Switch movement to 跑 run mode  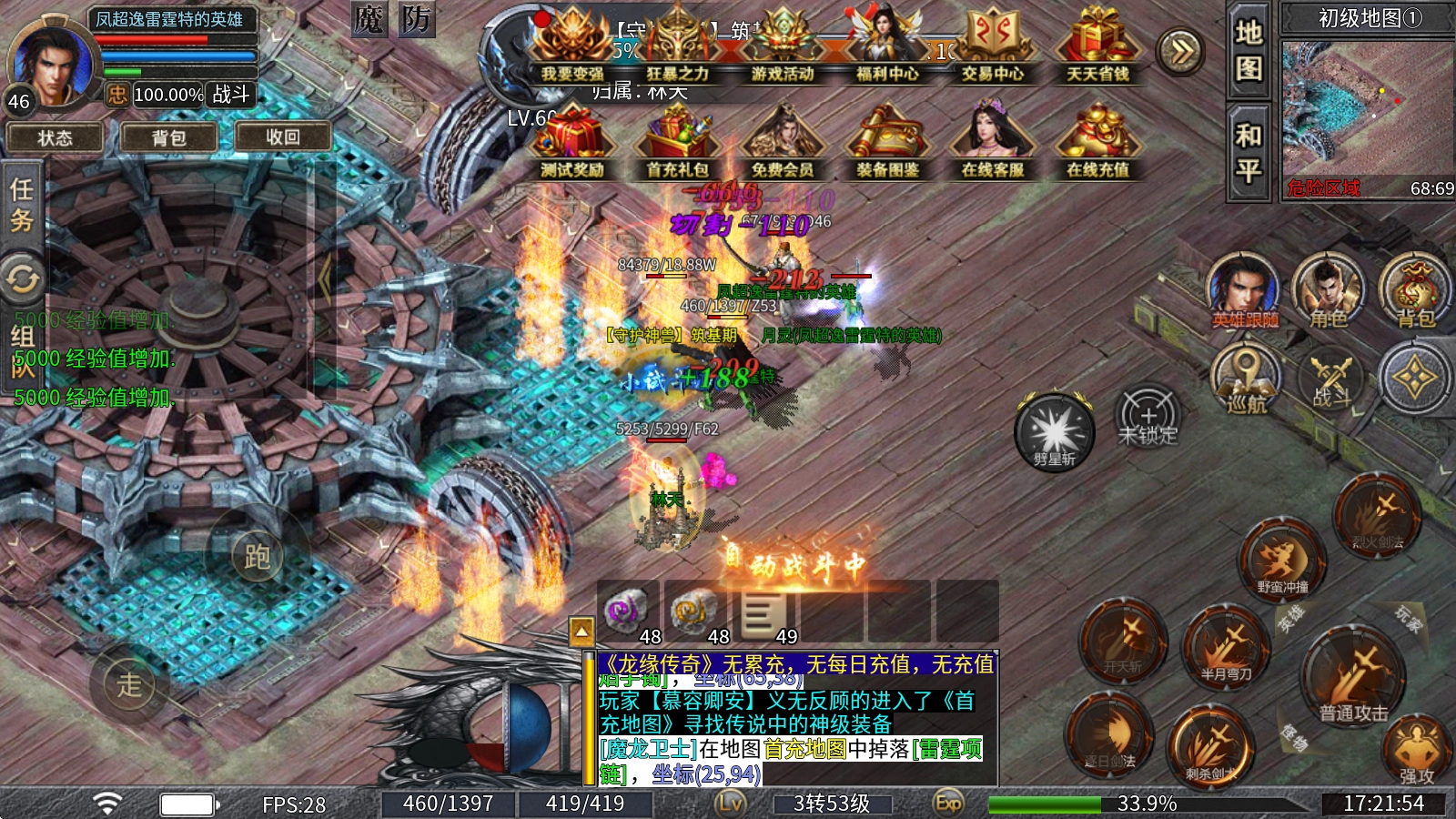(256, 554)
